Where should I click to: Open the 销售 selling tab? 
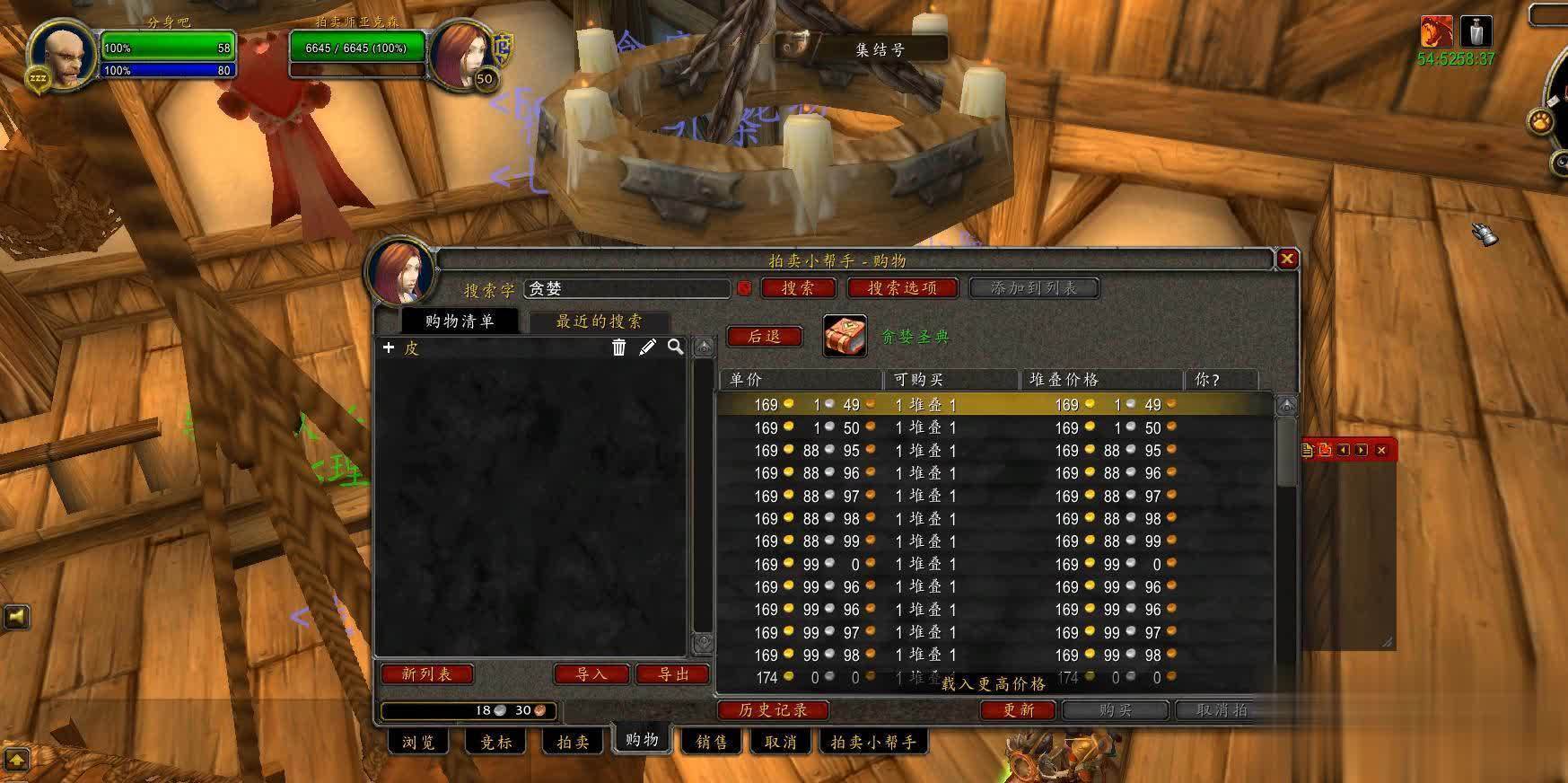tap(712, 743)
